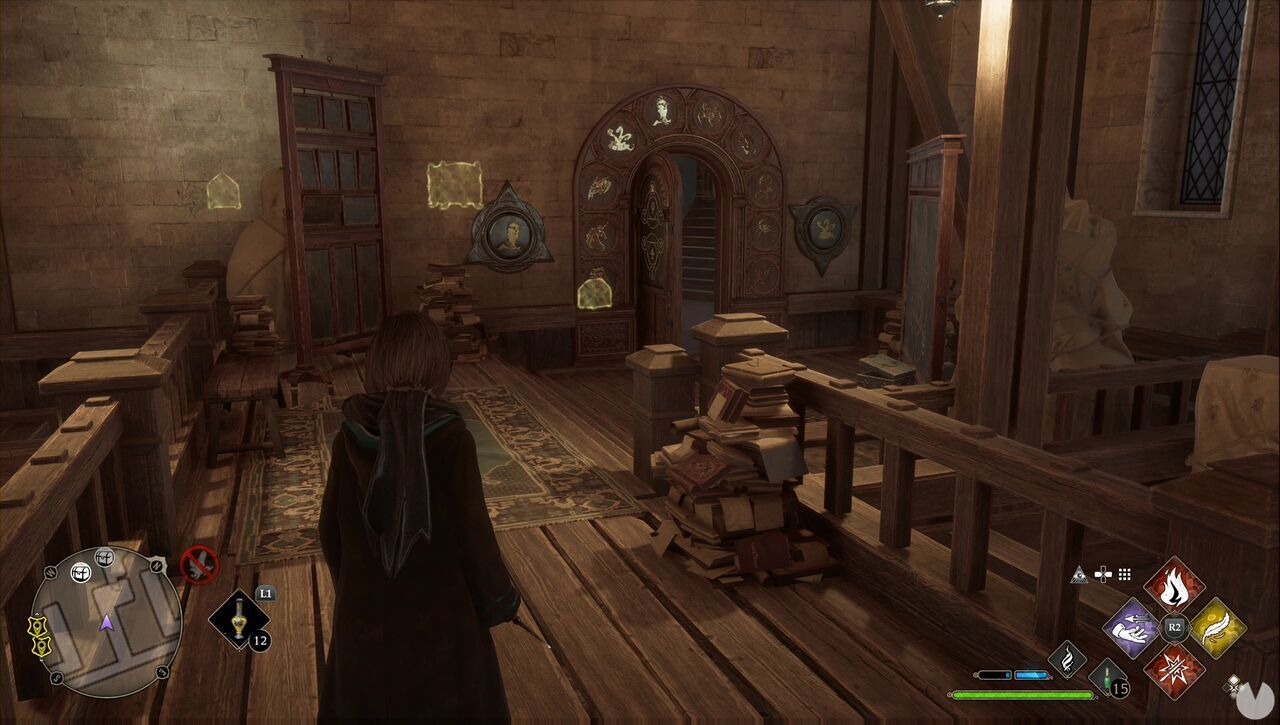
Task: Select the lower quest shield marker on minimap
Action: (x=41, y=645)
